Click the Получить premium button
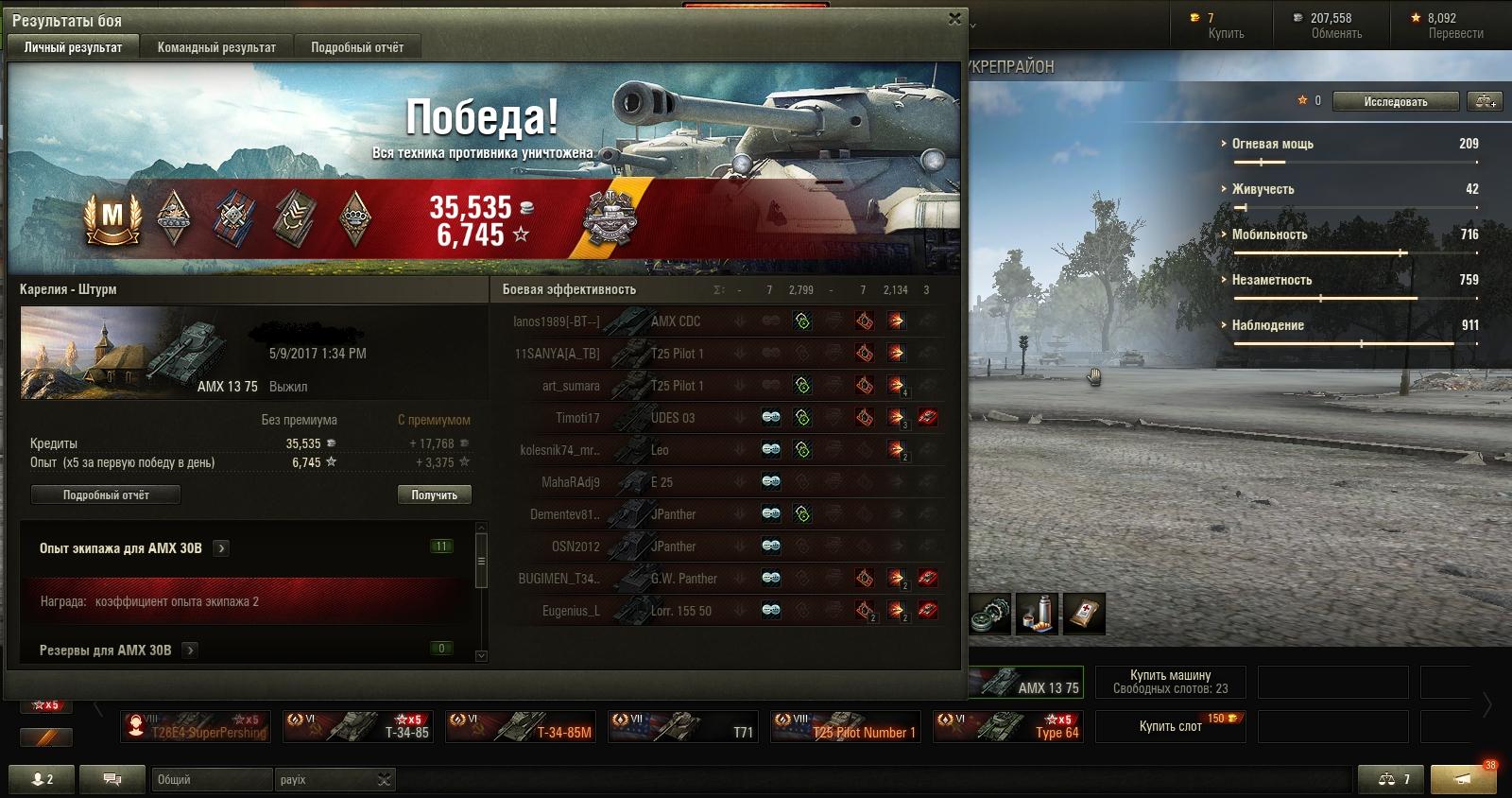The image size is (1512, 798). pos(434,494)
